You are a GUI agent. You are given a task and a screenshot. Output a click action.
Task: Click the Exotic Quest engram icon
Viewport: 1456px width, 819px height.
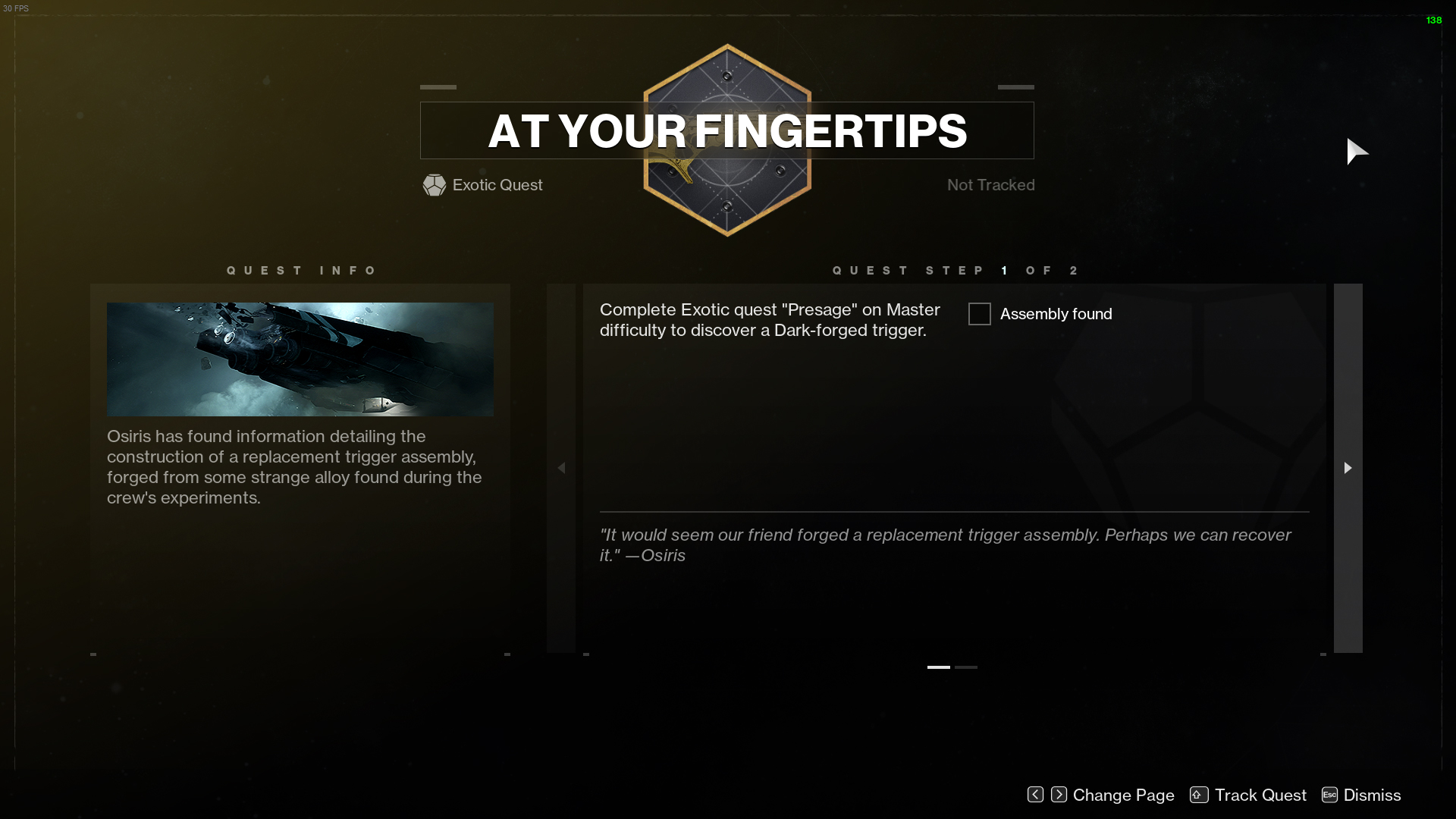point(435,185)
